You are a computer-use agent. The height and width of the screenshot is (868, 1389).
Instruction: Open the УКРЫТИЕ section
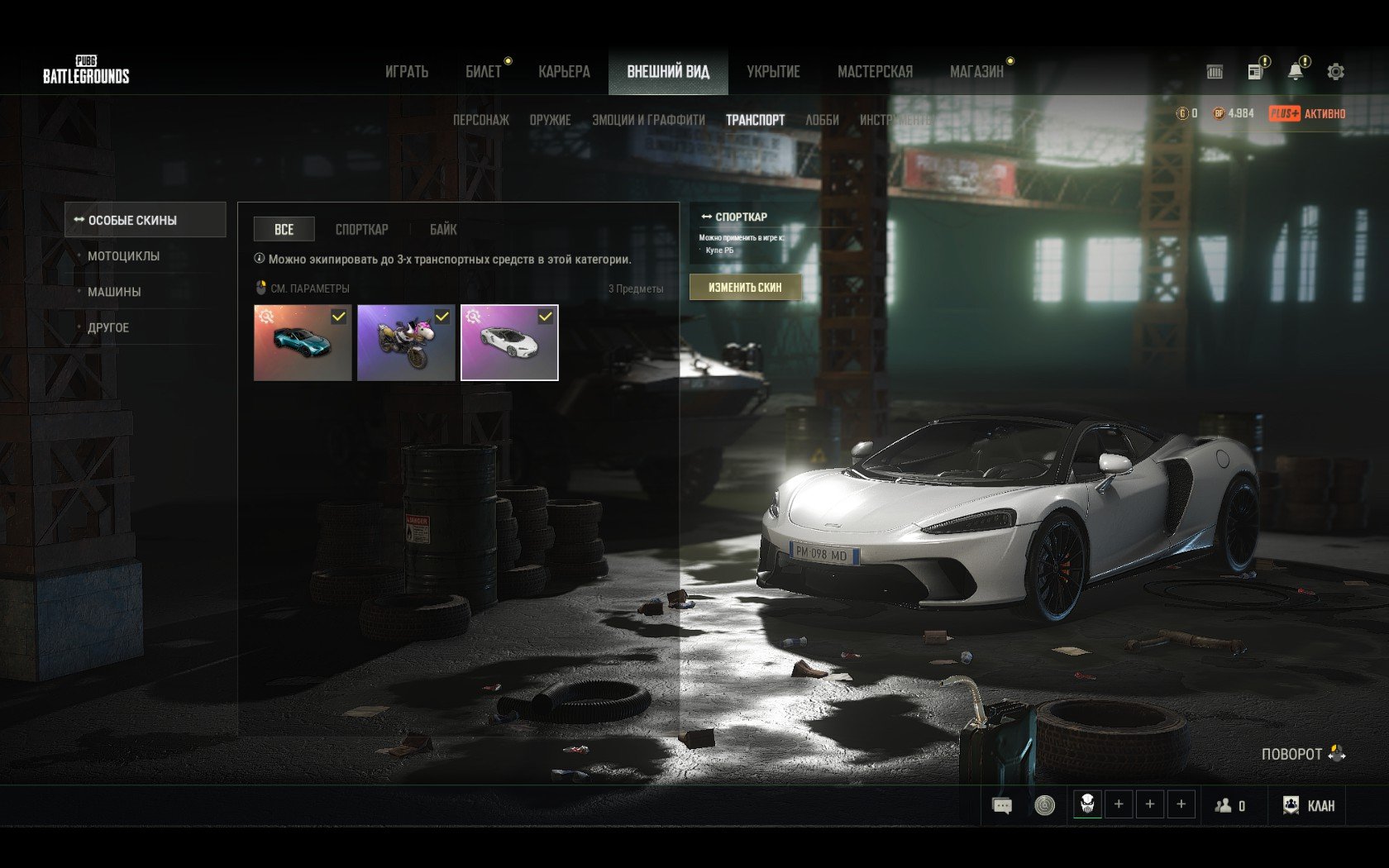coord(773,72)
